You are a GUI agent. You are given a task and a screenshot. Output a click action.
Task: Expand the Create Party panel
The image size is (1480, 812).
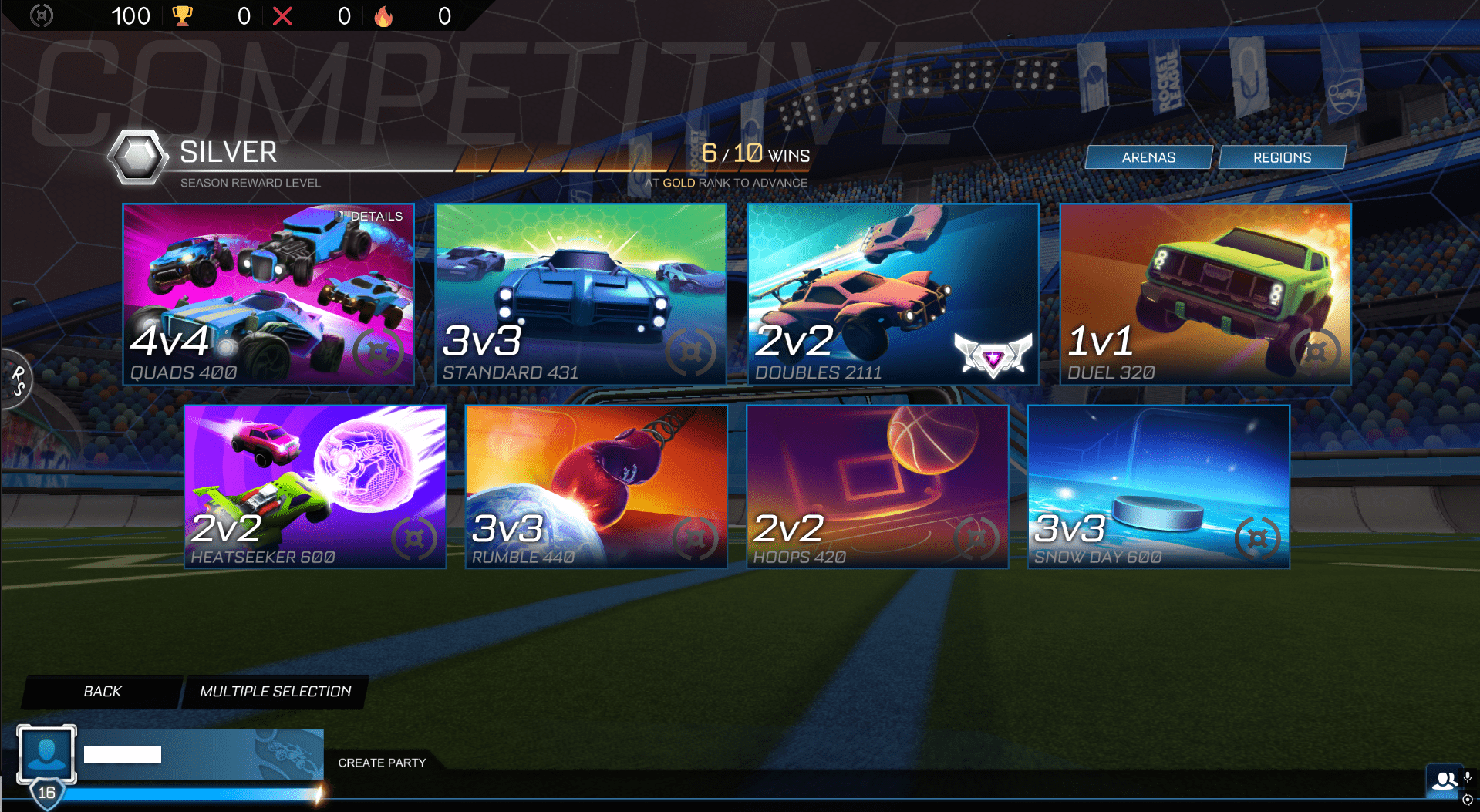[x=382, y=763]
